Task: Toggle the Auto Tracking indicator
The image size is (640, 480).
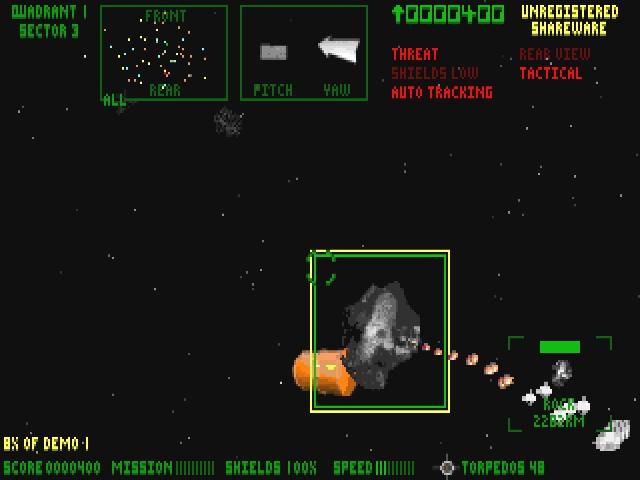Action: coord(442,92)
